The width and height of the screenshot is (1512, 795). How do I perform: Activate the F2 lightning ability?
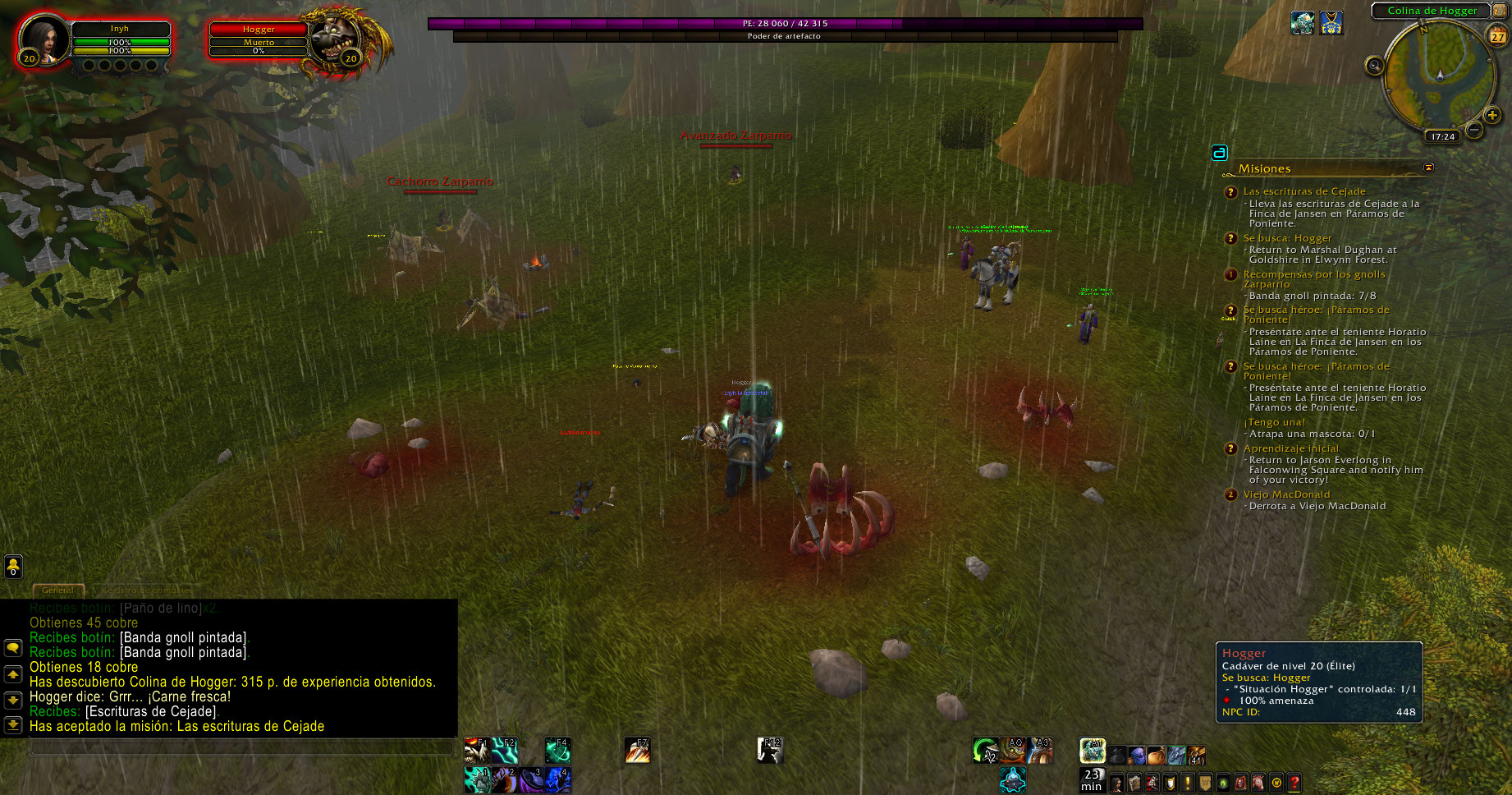point(504,750)
